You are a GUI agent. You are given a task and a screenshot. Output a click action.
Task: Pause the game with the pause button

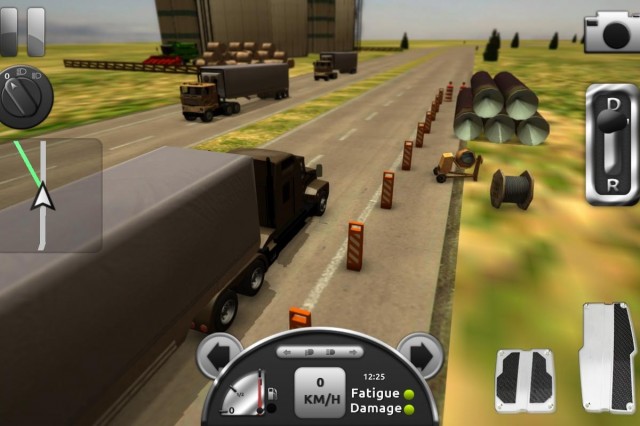[x=22, y=31]
